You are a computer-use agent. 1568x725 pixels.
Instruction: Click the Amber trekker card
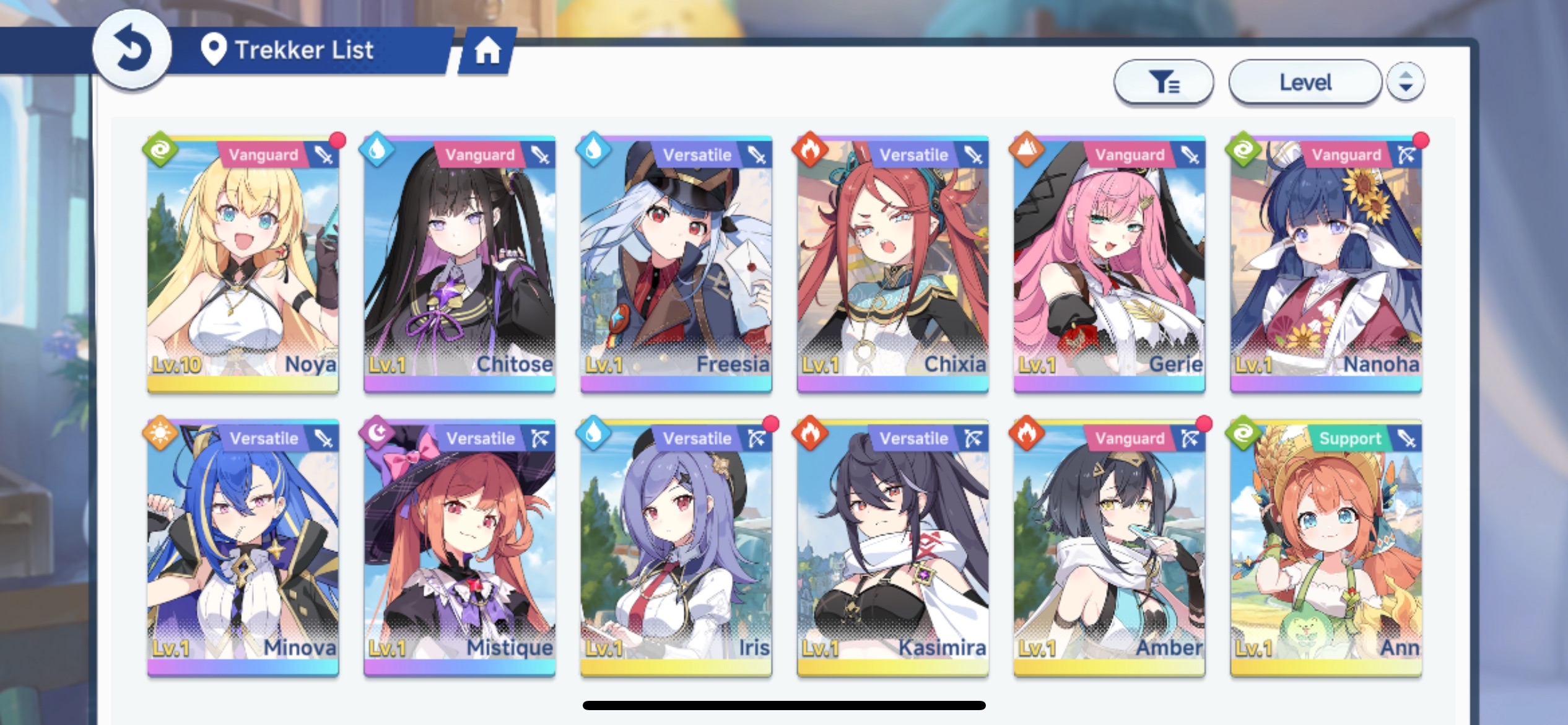coord(1109,547)
